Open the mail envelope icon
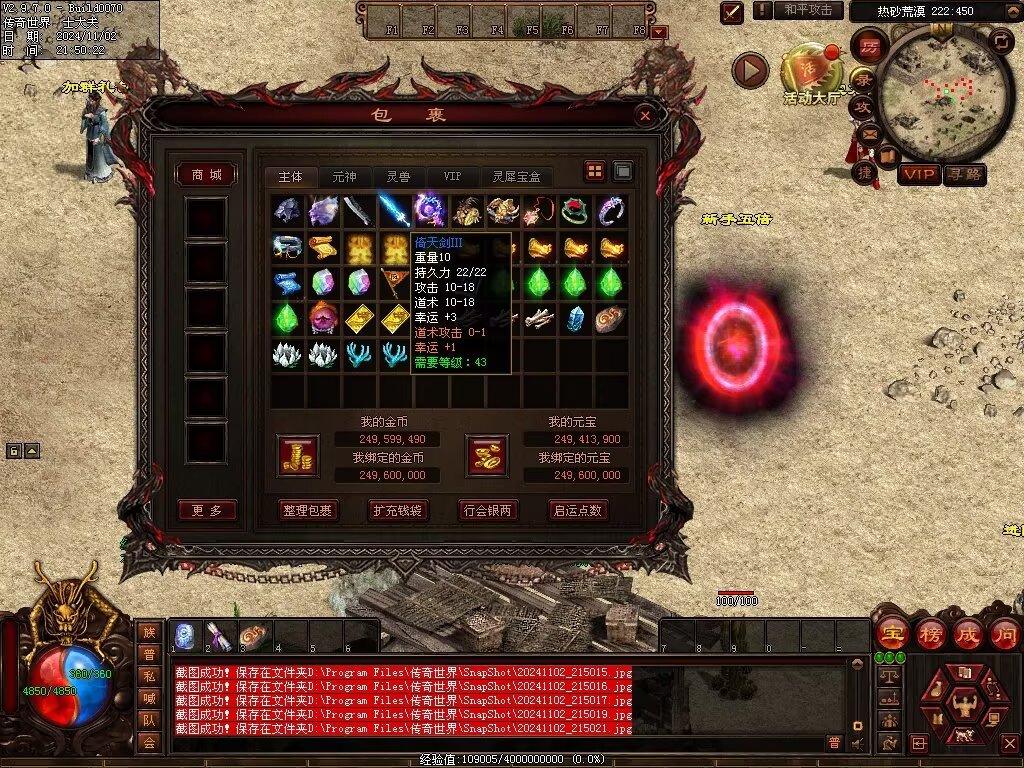The height and width of the screenshot is (768, 1024). pos(867,133)
